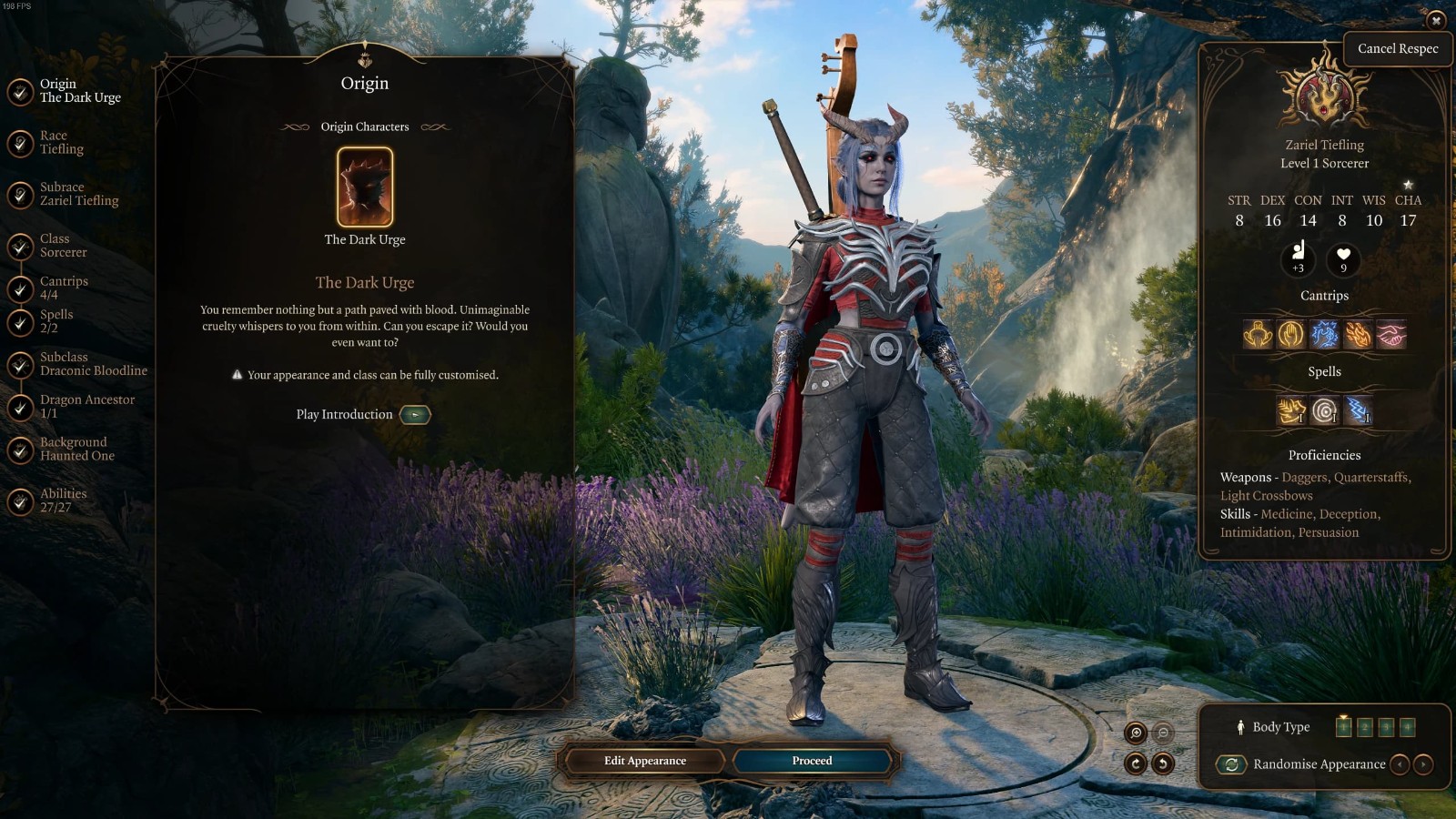1456x819 pixels.
Task: Open the Origin step in the sidebar
Action: 79,91
